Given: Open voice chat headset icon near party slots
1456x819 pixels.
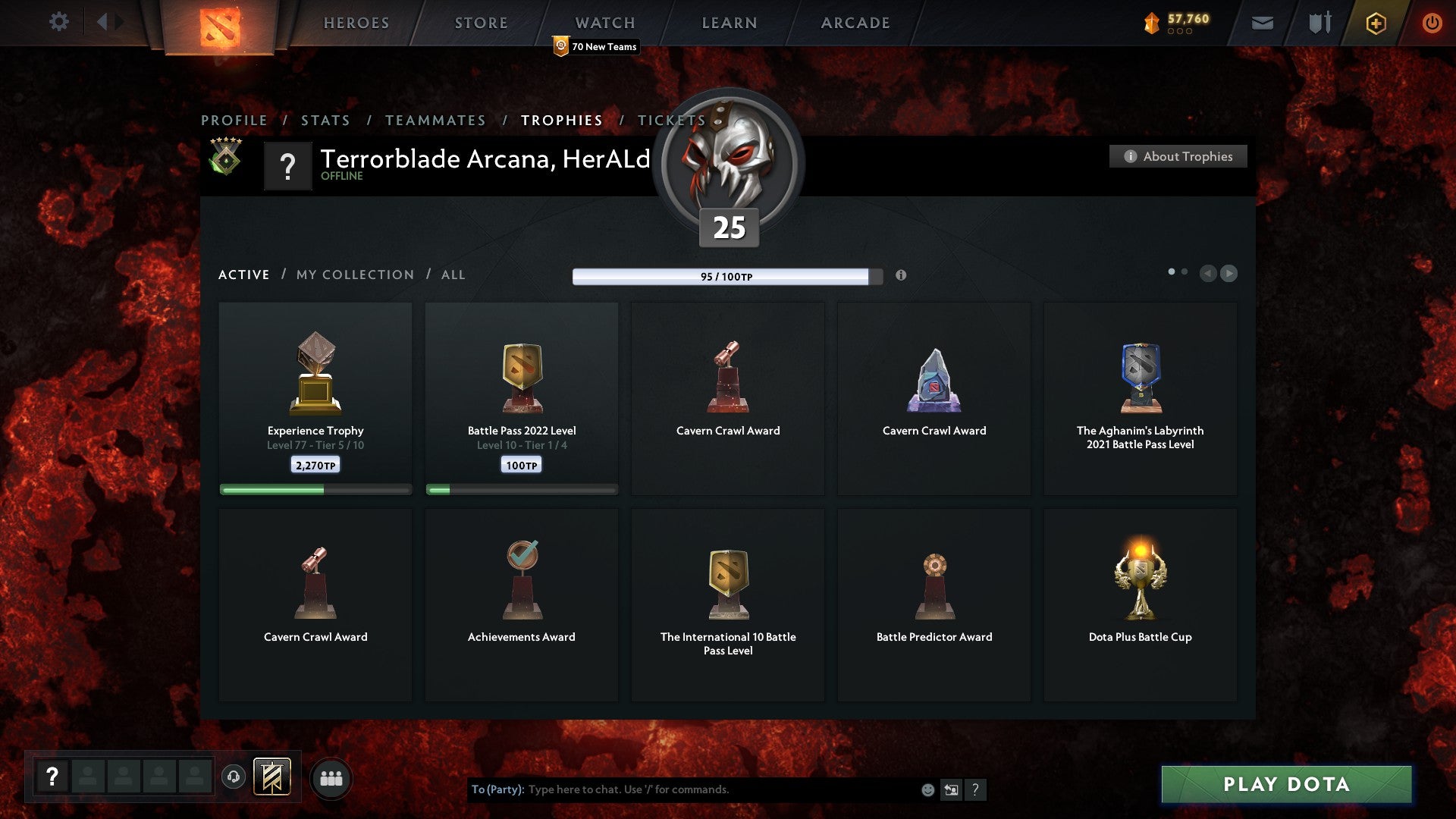Looking at the screenshot, I should coord(233,777).
